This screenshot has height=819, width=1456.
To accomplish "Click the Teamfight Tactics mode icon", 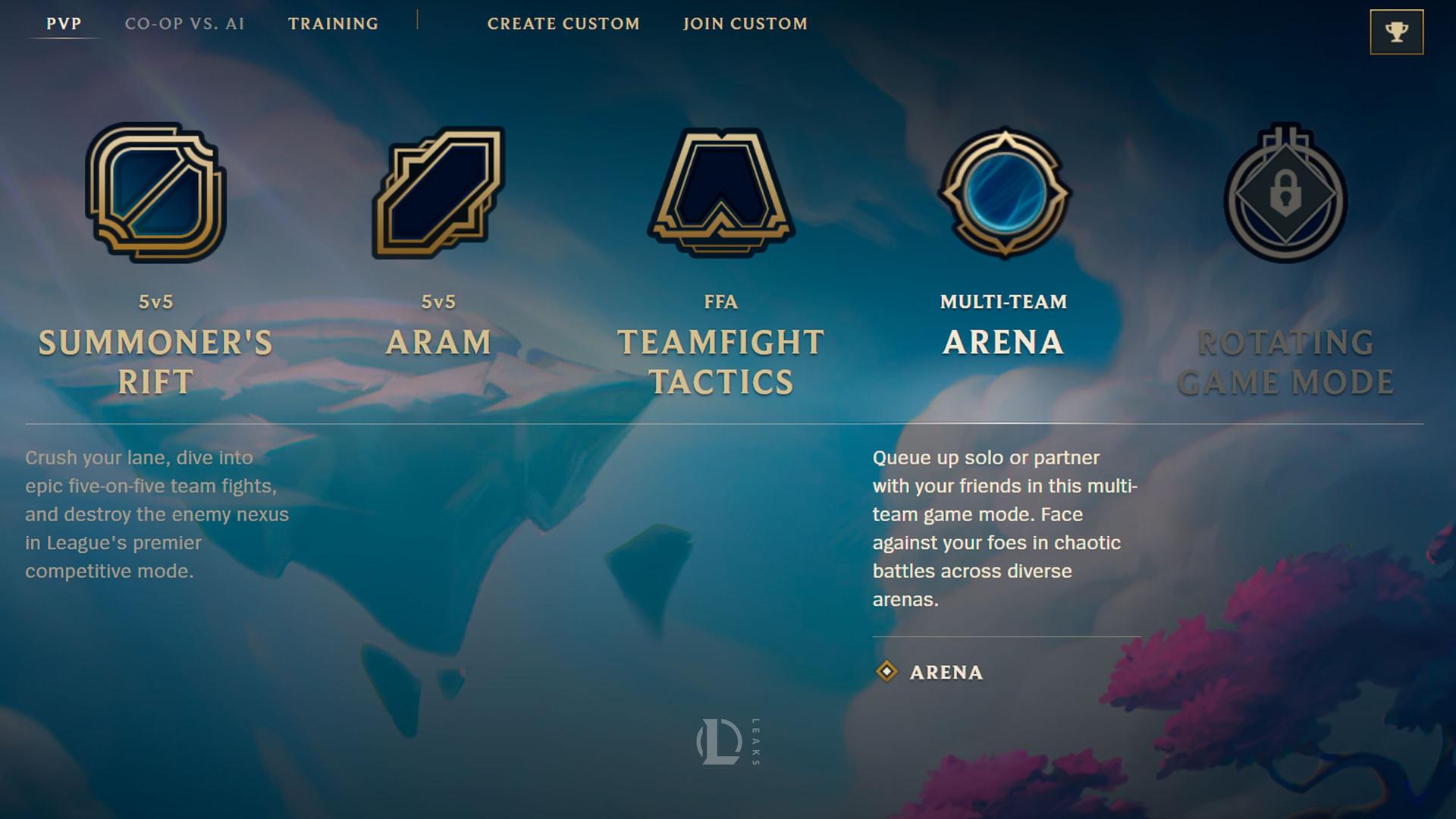I will click(x=720, y=193).
